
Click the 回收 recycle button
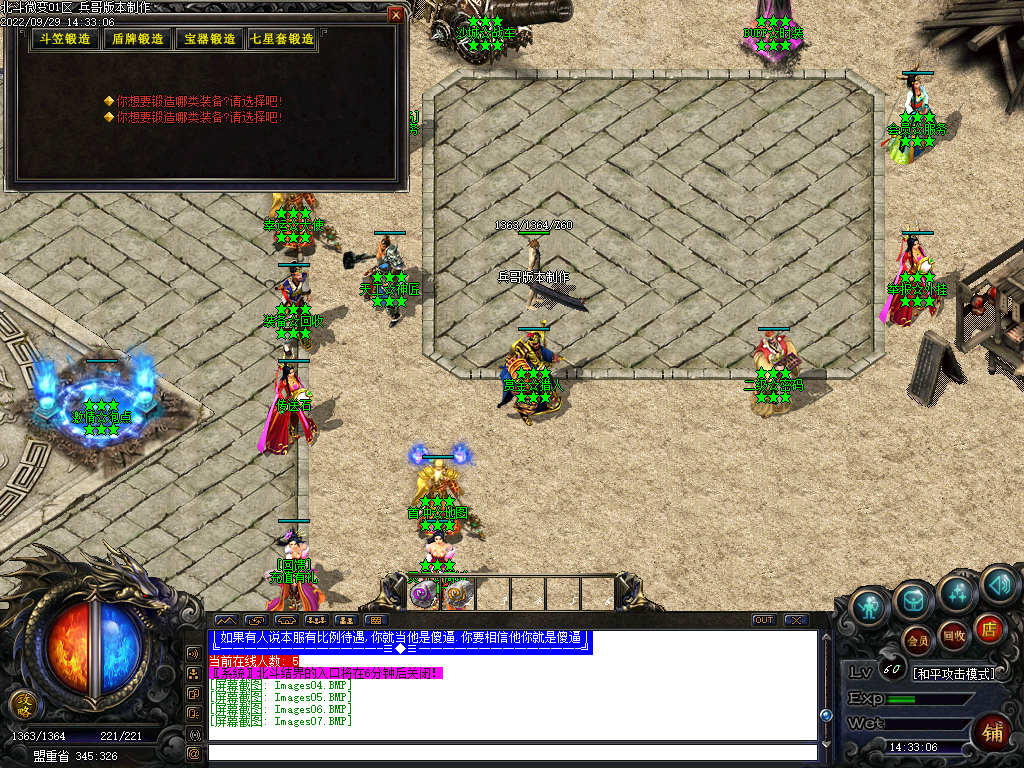[x=953, y=634]
